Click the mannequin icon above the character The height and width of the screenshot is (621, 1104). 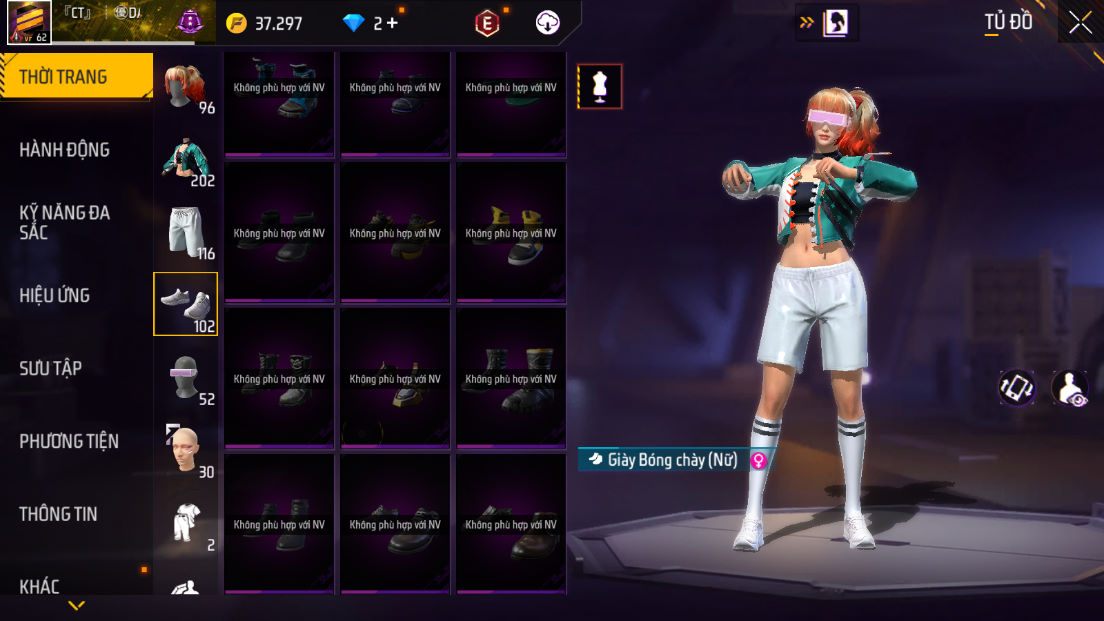(600, 86)
